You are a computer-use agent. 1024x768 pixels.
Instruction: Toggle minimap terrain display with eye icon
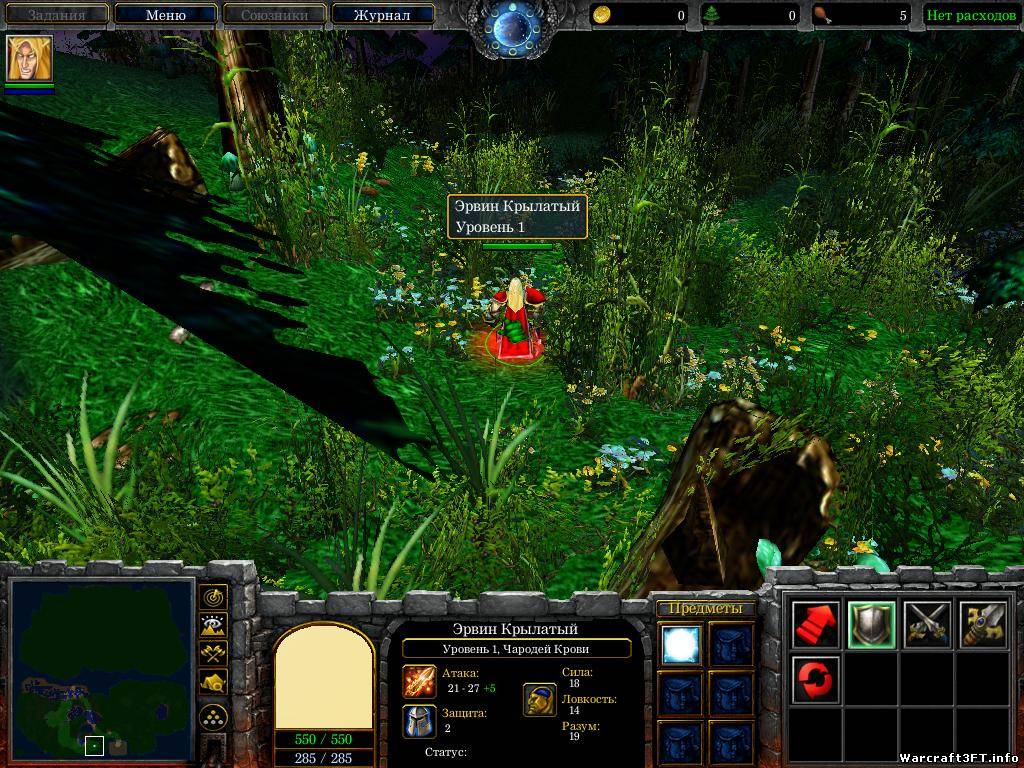pos(213,626)
